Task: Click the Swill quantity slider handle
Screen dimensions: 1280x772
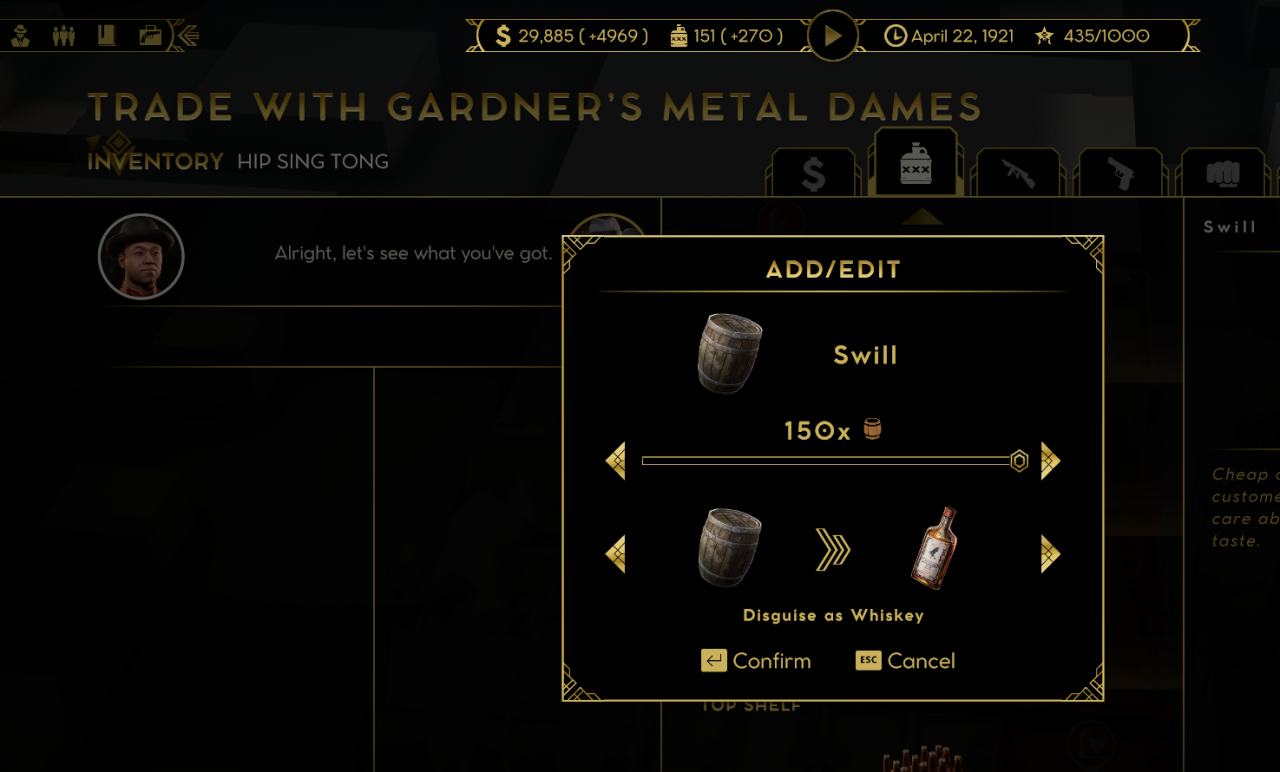Action: point(1019,461)
